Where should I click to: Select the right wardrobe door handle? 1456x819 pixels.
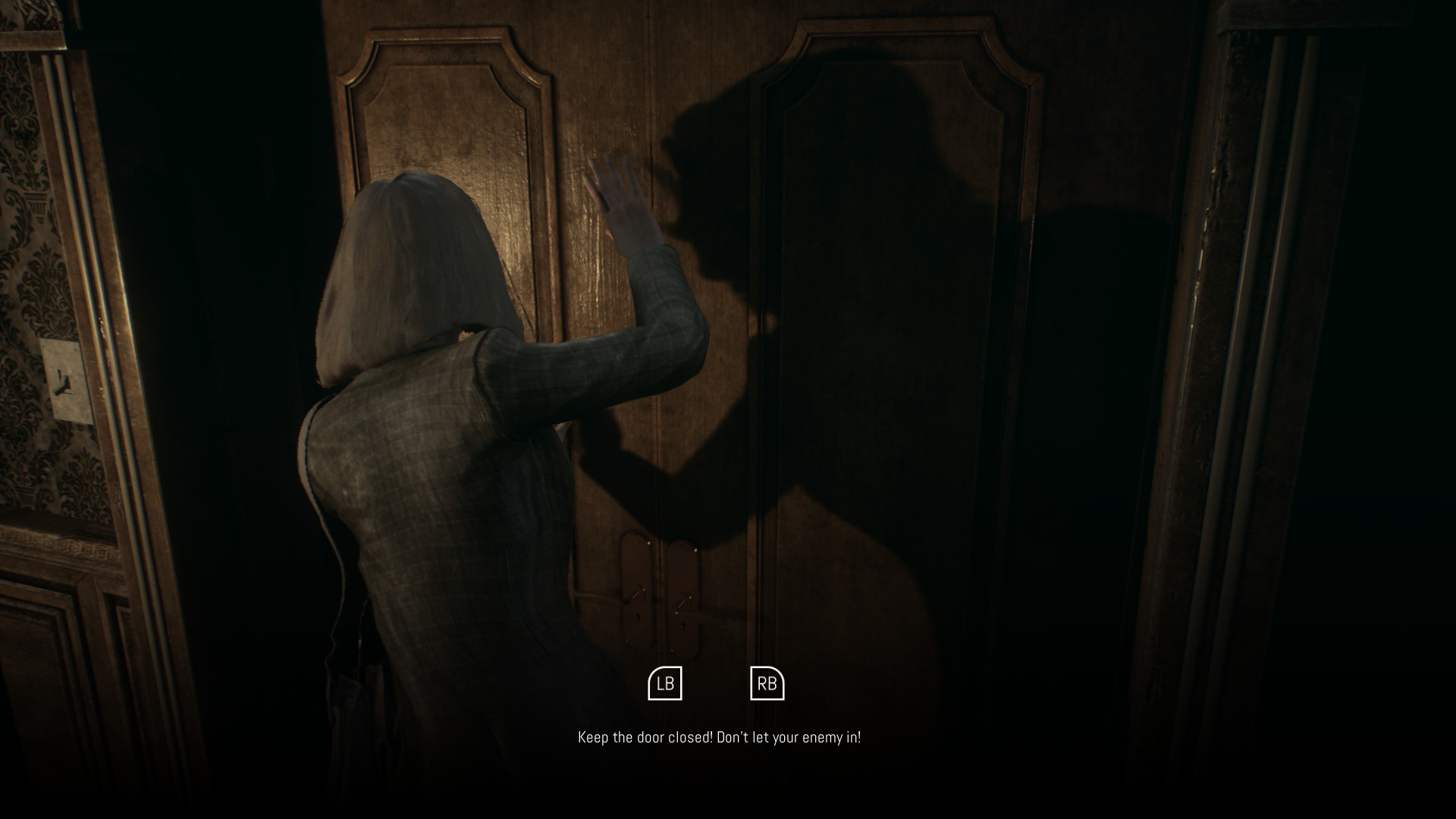point(683,603)
